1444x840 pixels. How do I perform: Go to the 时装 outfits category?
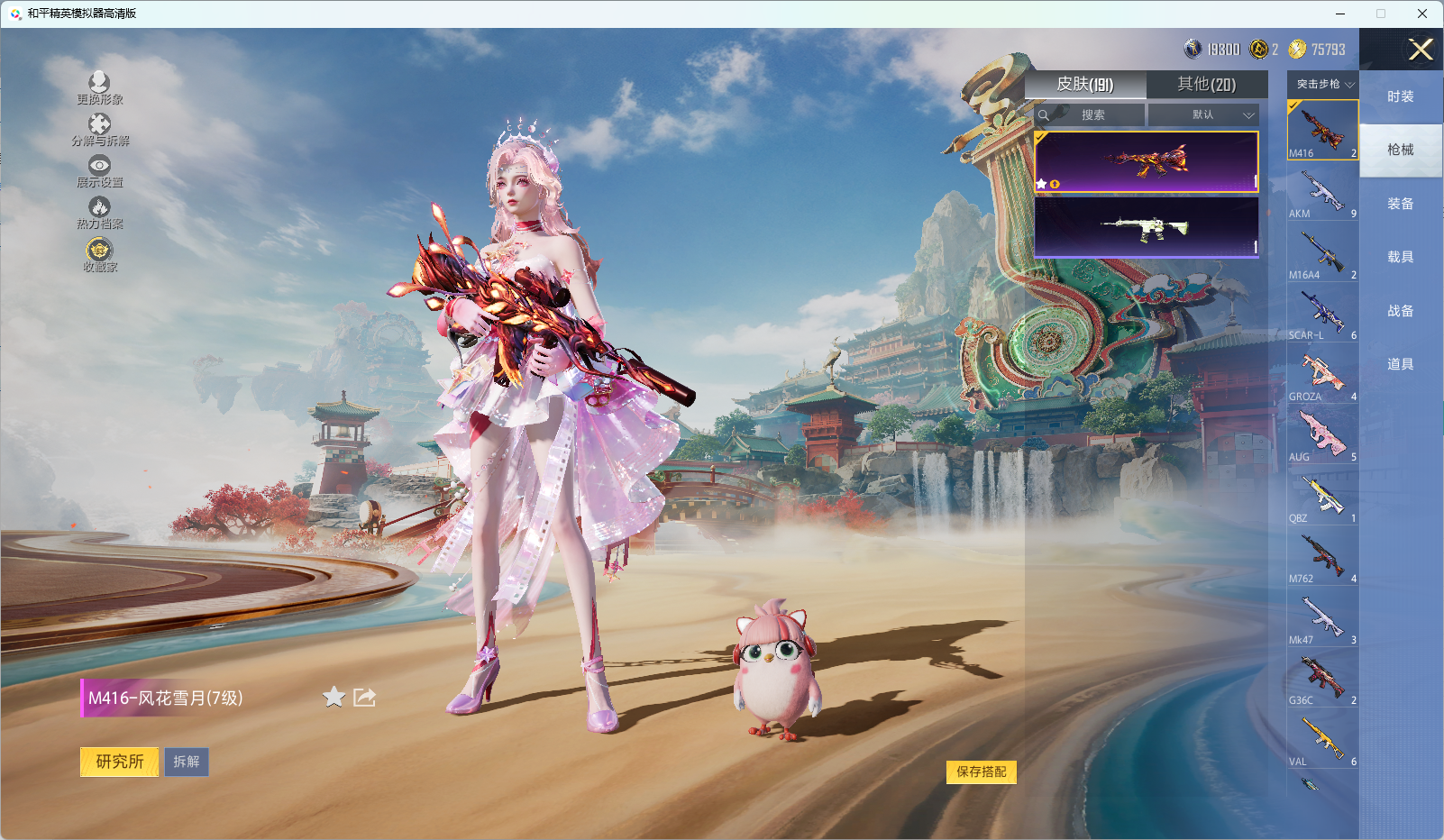pyautogui.click(x=1400, y=96)
